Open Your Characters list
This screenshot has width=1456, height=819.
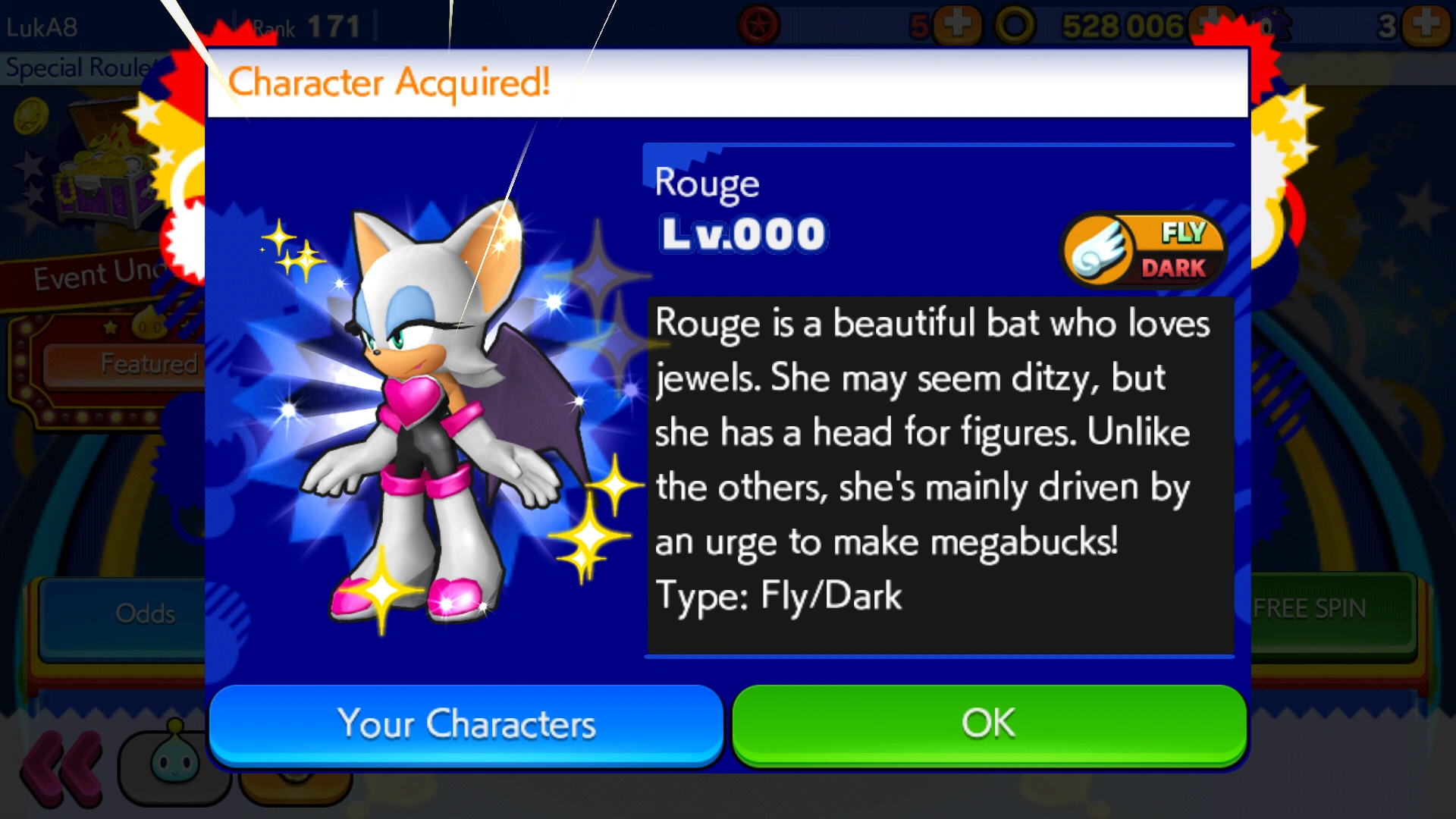tap(466, 724)
